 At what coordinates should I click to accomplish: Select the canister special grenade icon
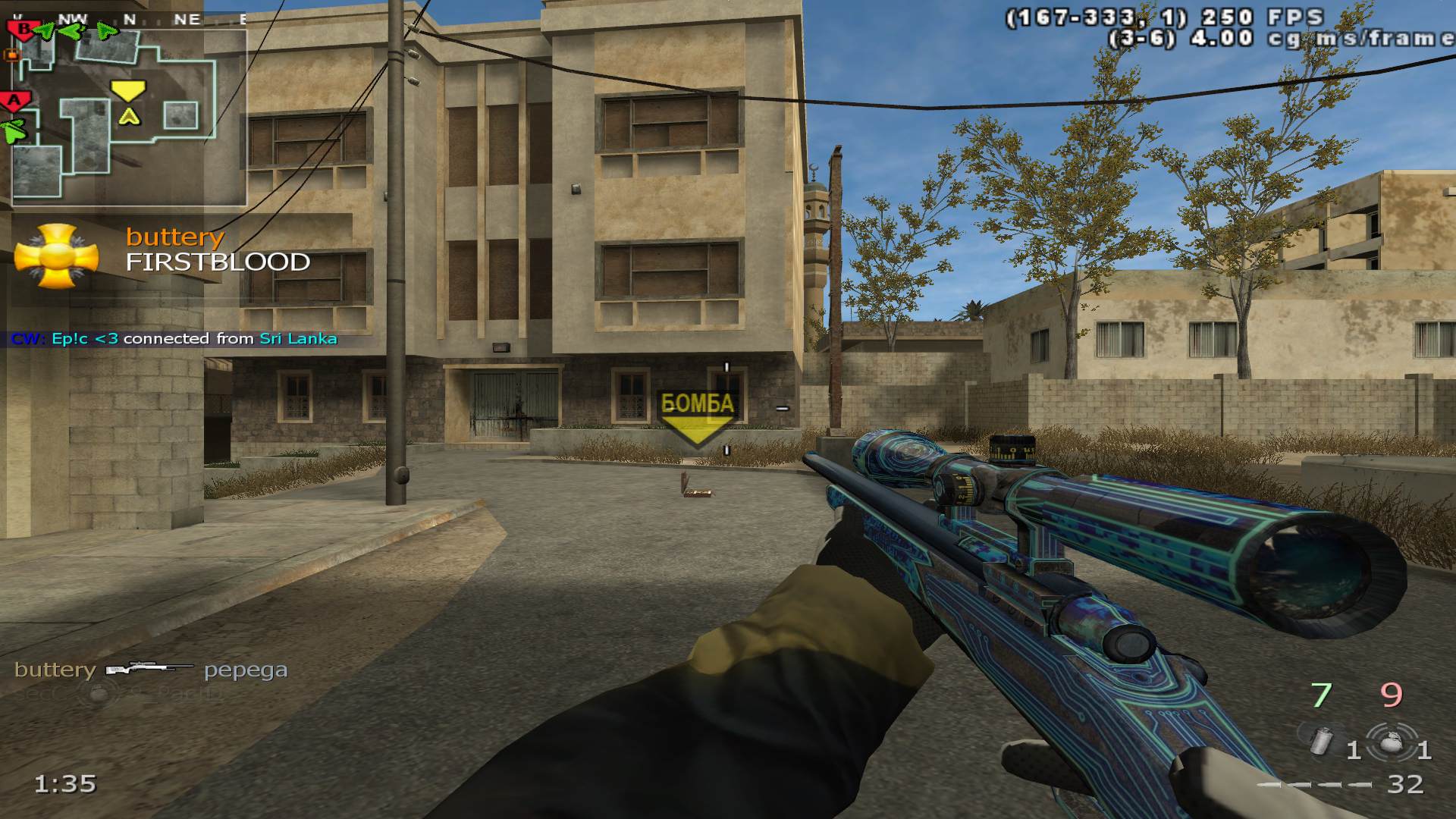coord(1320,741)
